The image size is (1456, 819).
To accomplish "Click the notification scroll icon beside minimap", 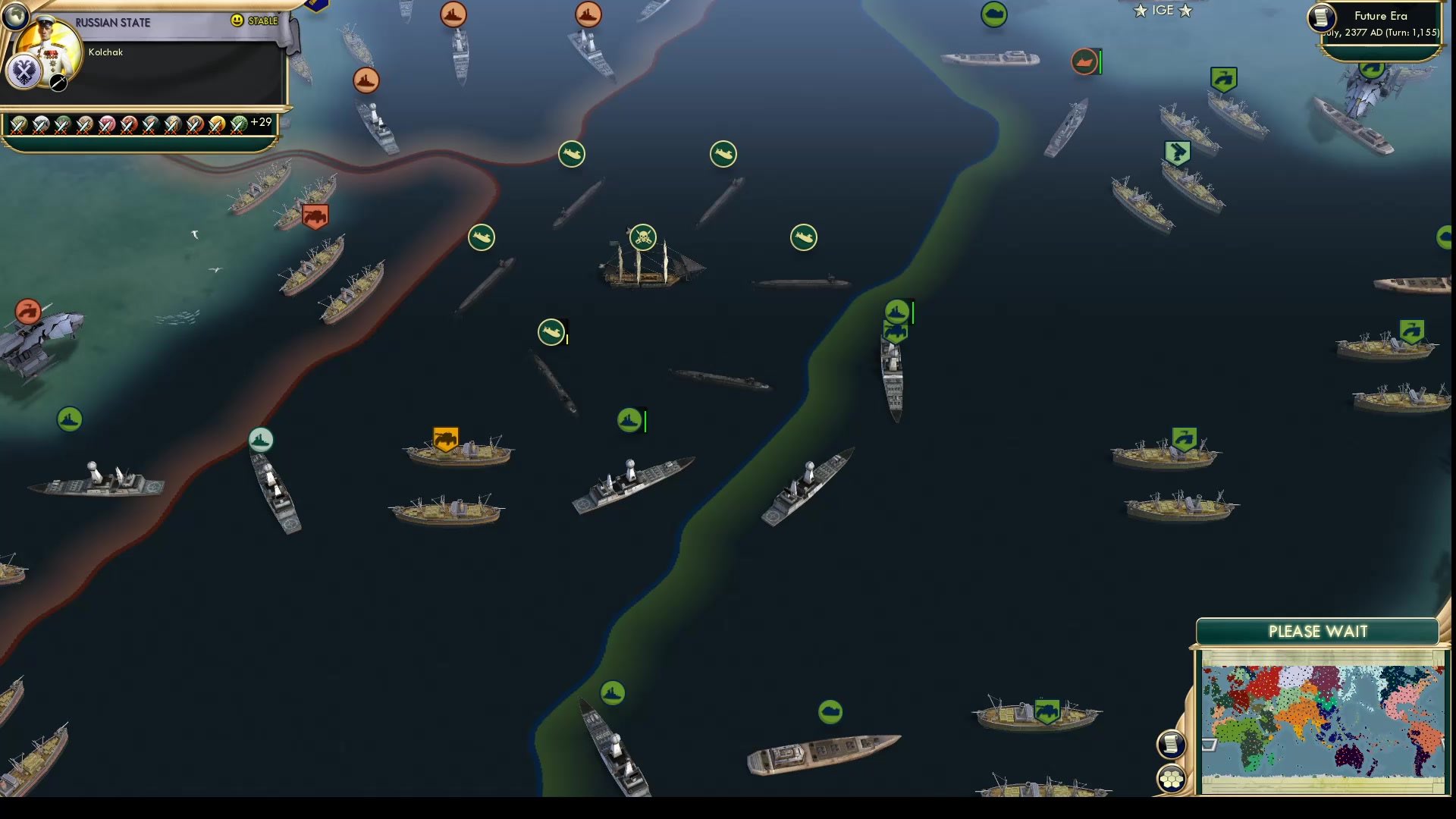I will tap(1170, 743).
